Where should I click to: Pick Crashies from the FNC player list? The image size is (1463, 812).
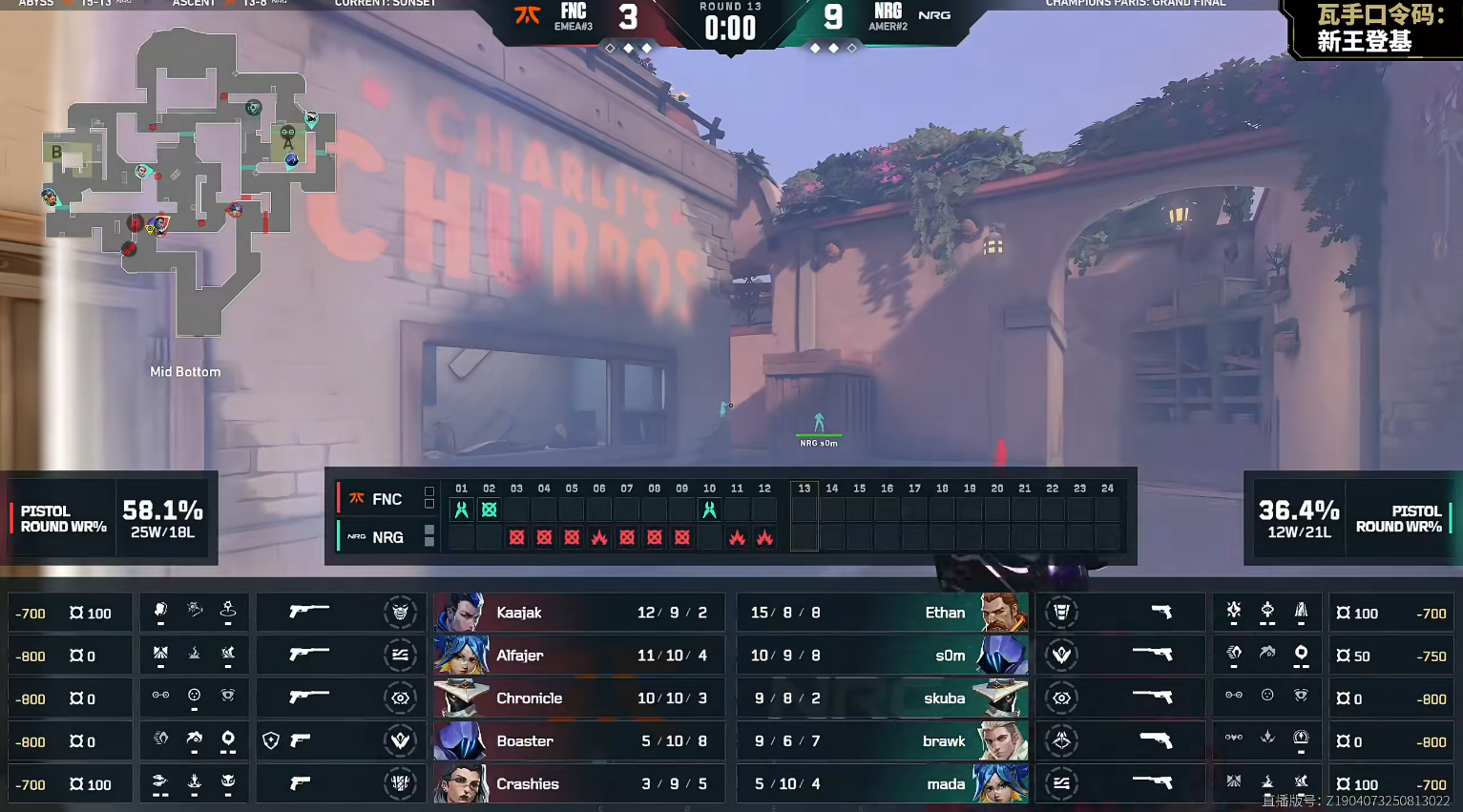click(x=578, y=784)
